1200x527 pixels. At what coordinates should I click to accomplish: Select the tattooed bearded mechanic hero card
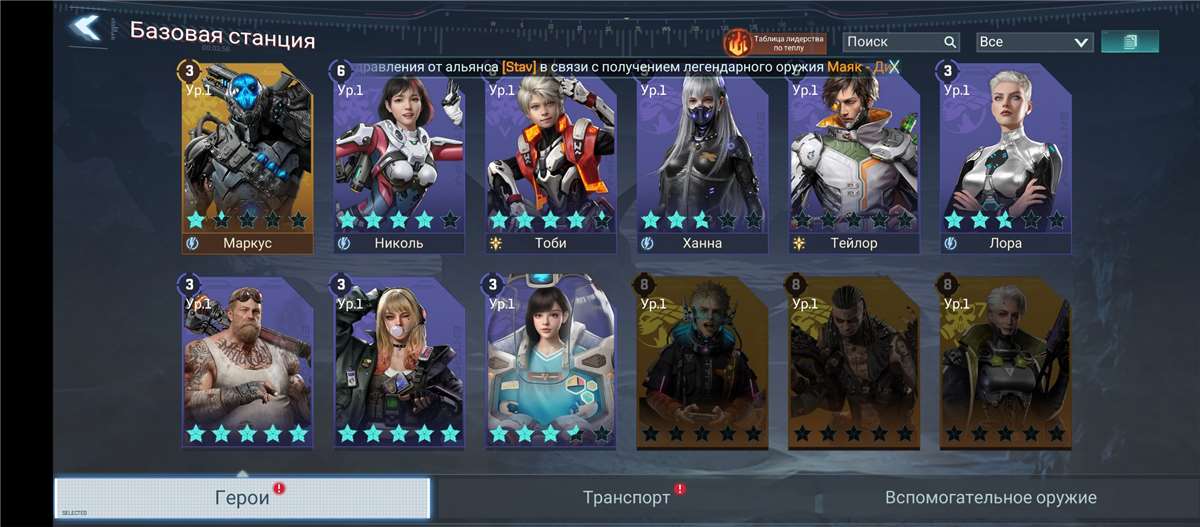247,362
